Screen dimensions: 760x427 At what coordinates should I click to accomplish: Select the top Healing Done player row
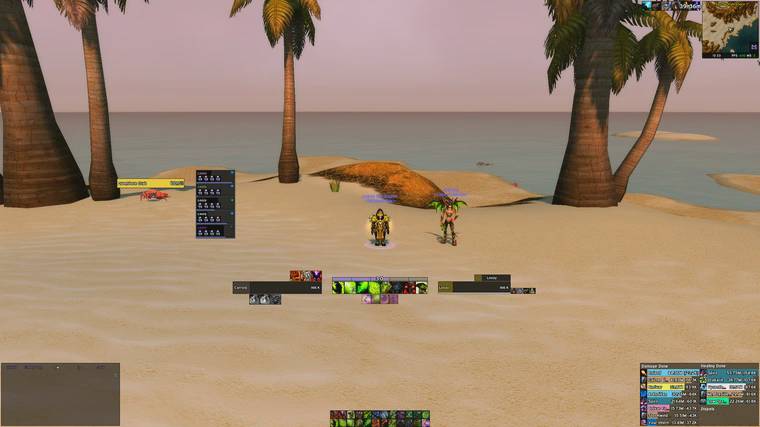(x=729, y=372)
